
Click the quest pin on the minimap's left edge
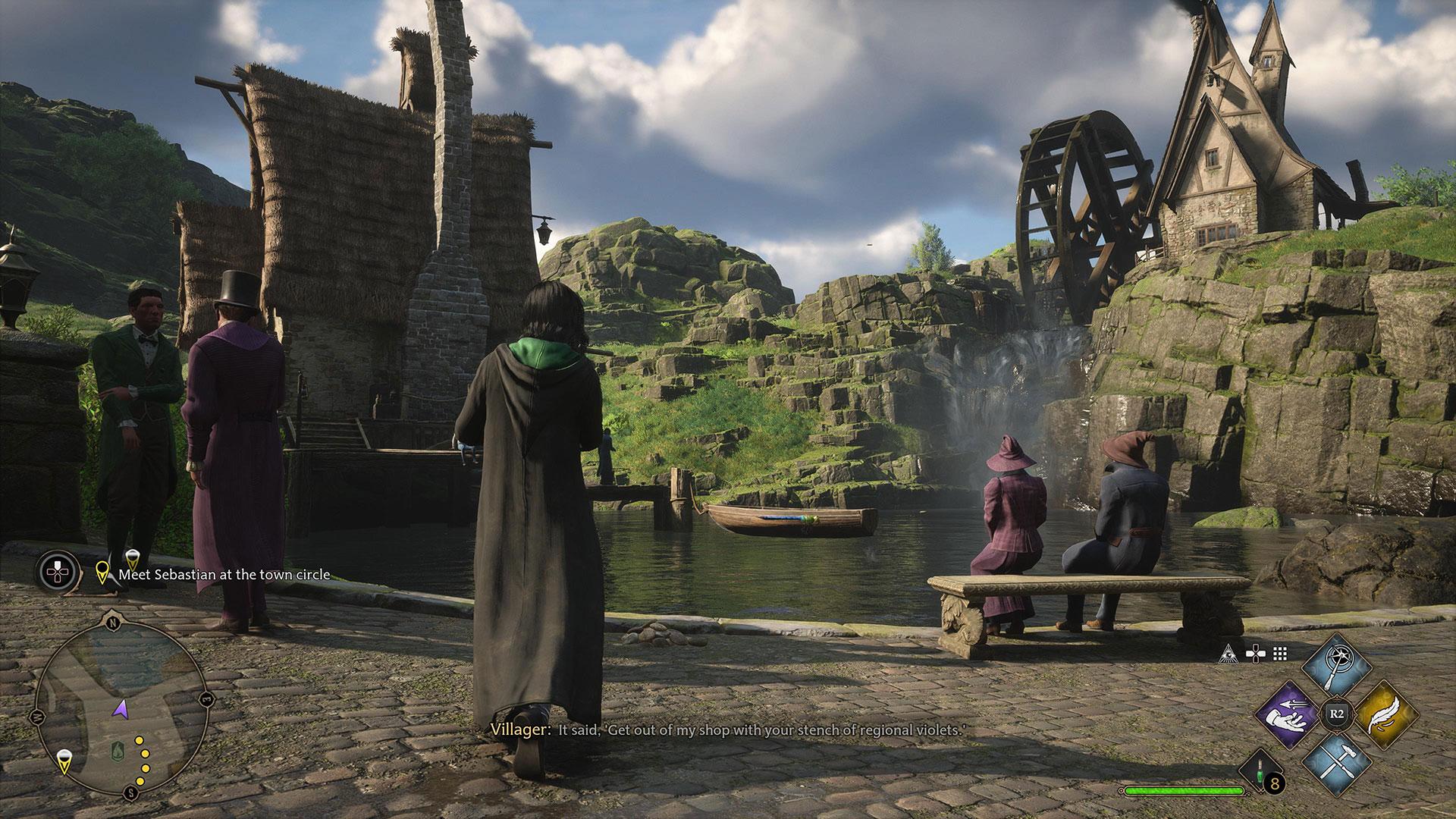pyautogui.click(x=64, y=763)
